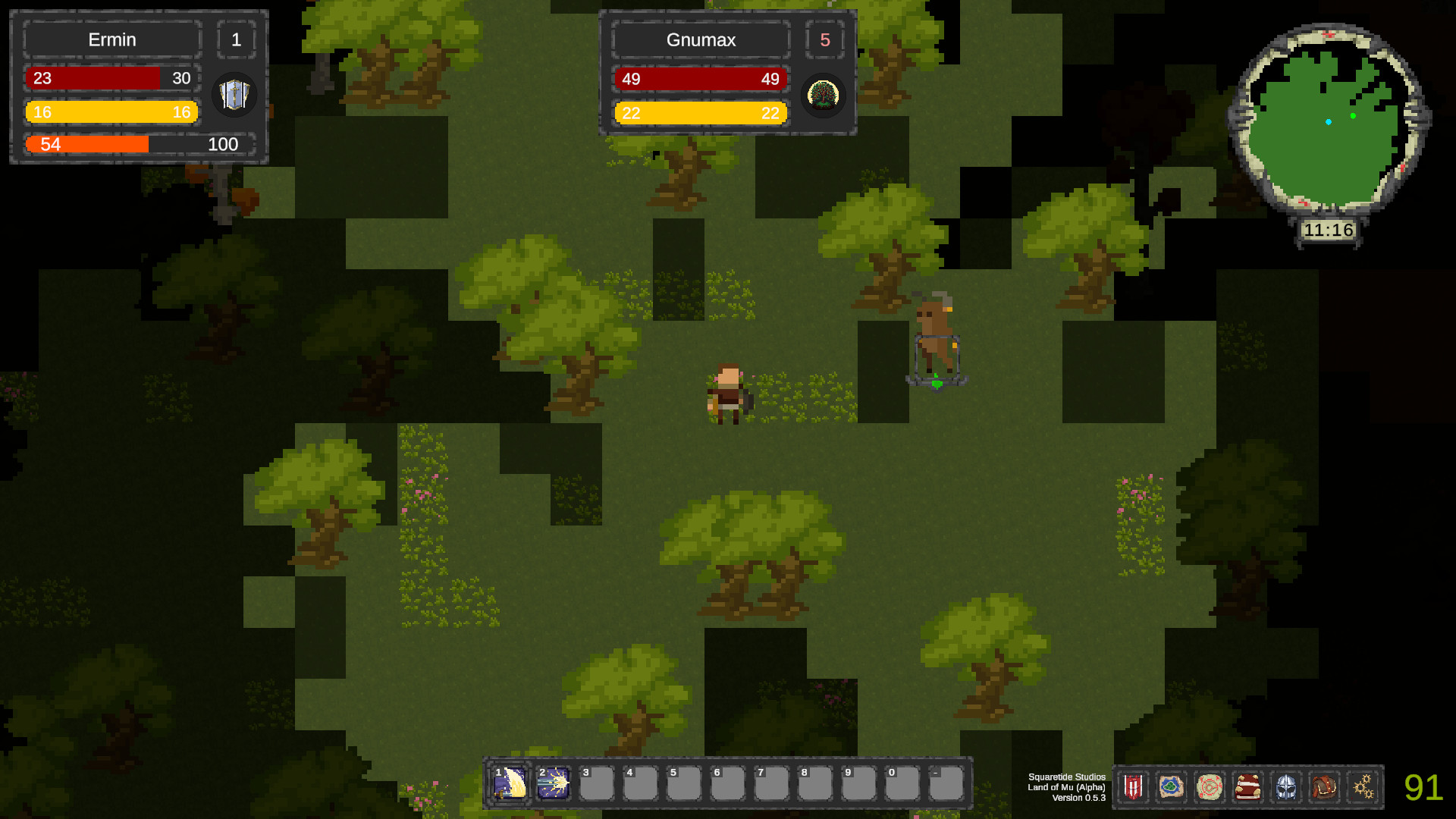Image resolution: width=1456 pixels, height=819 pixels.
Task: Click the cyan player dot on the minimap
Action: [x=1328, y=120]
